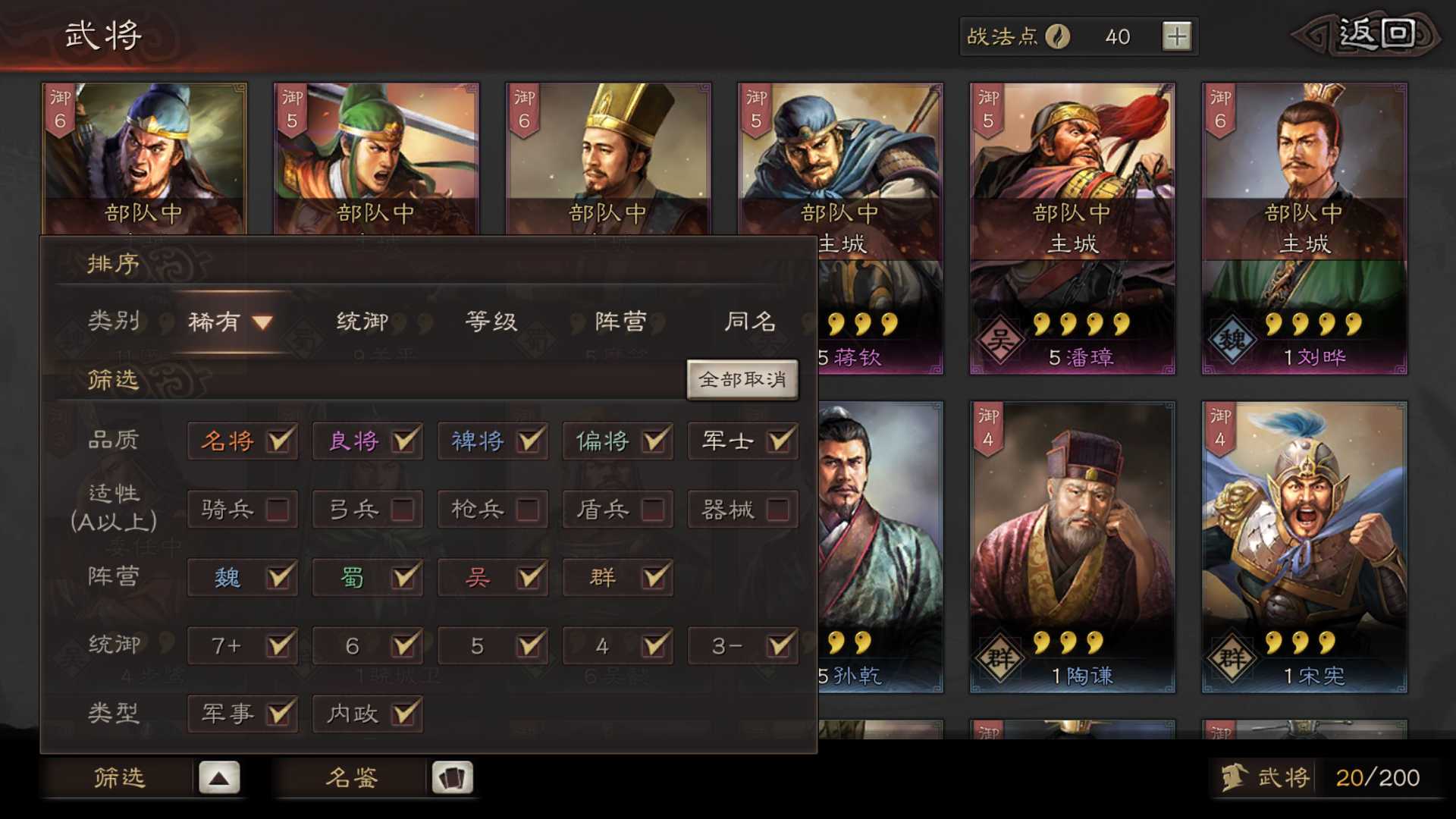Select the 阵营 sorting option
The height and width of the screenshot is (819, 1456).
[x=618, y=322]
